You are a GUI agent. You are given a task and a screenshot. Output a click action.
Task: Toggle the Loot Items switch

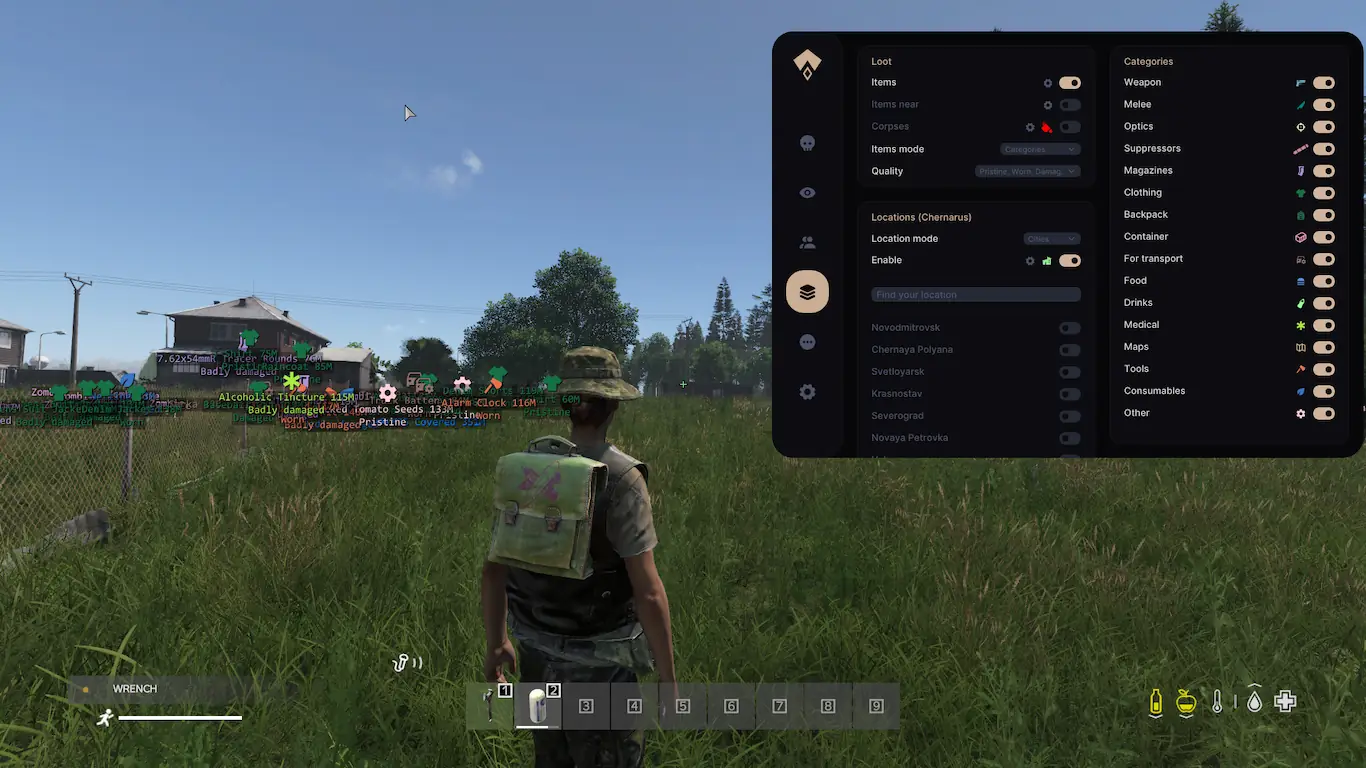pyautogui.click(x=1069, y=83)
